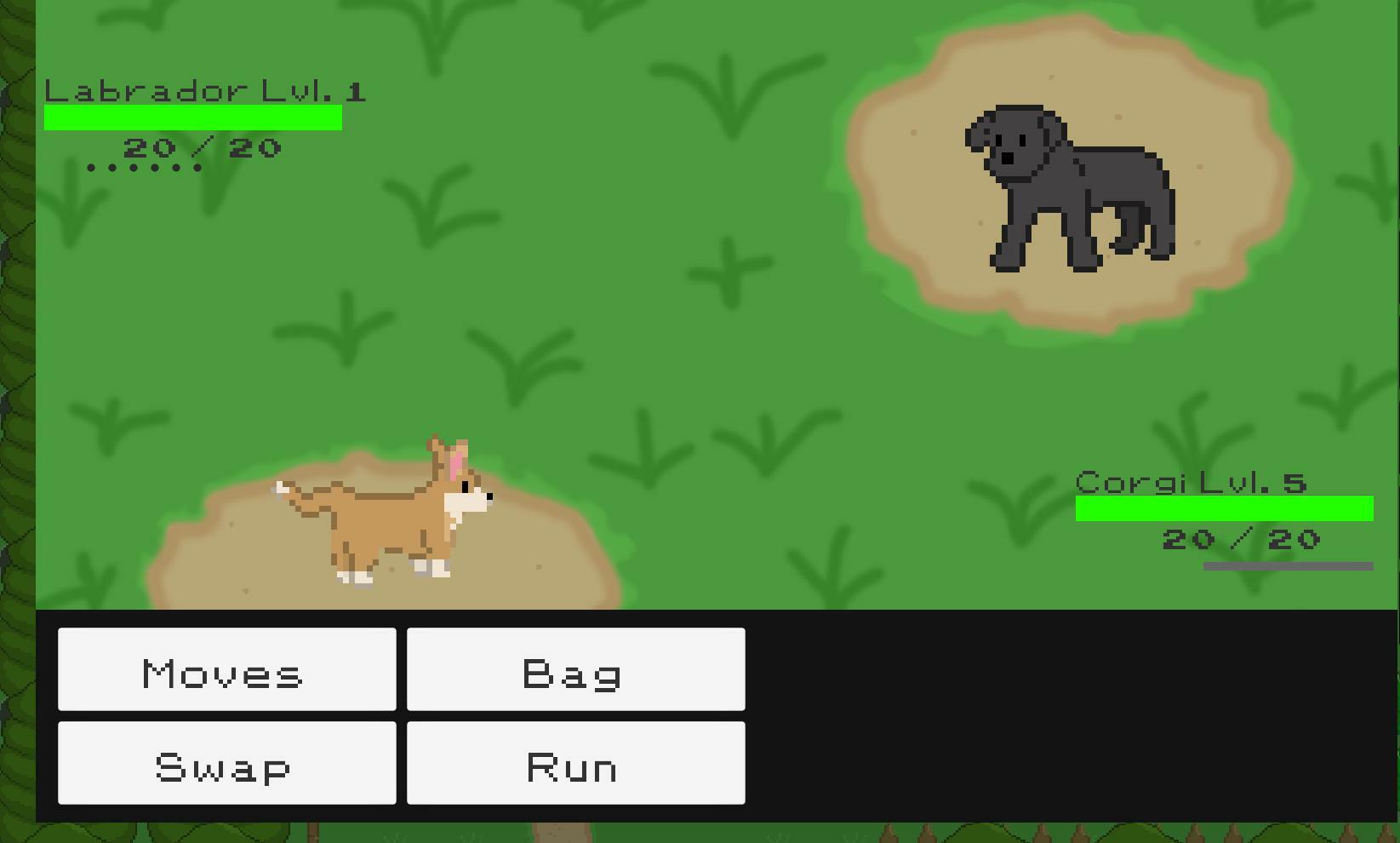Click the Labrador's 20 / 20 HP text

(203, 146)
